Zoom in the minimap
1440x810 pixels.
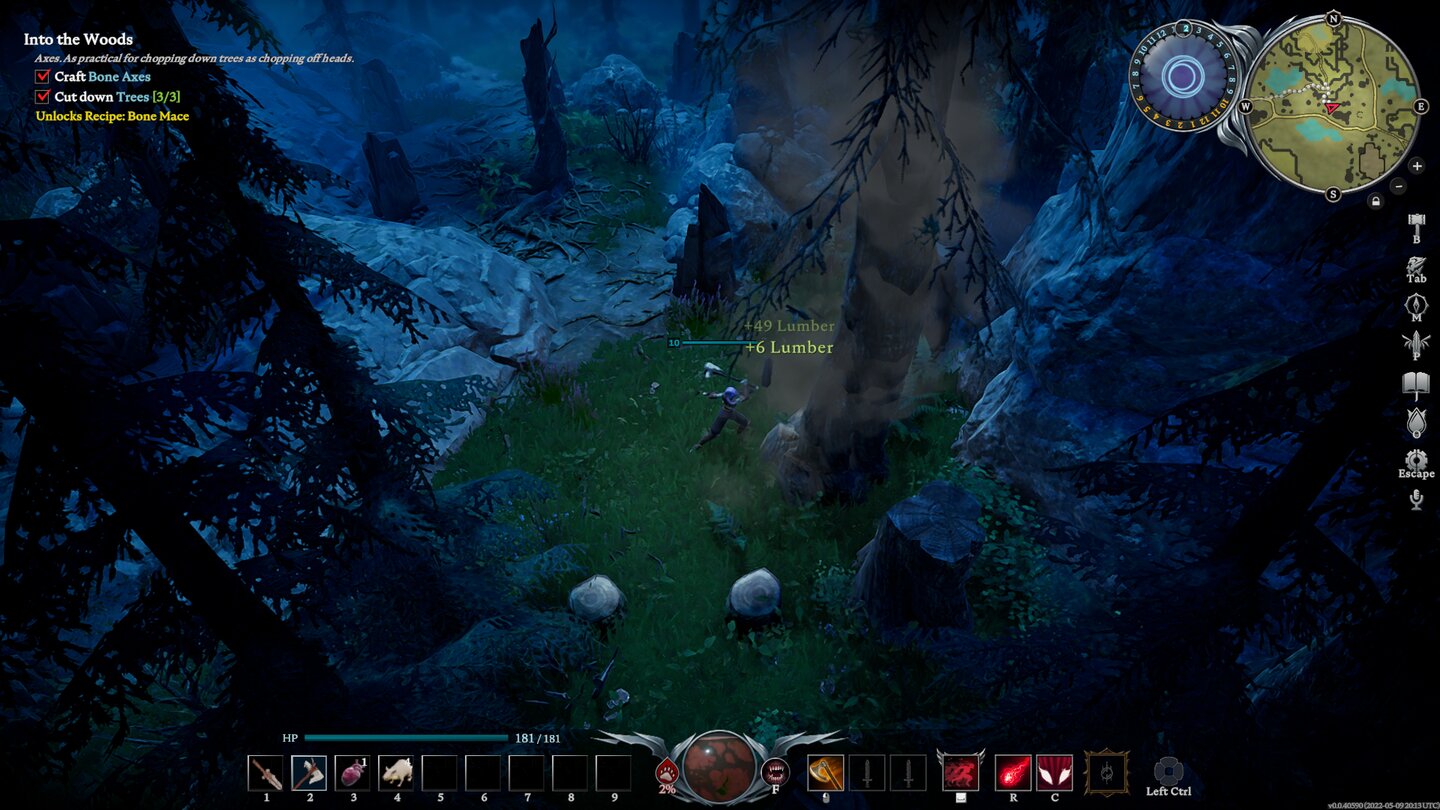(x=1417, y=165)
